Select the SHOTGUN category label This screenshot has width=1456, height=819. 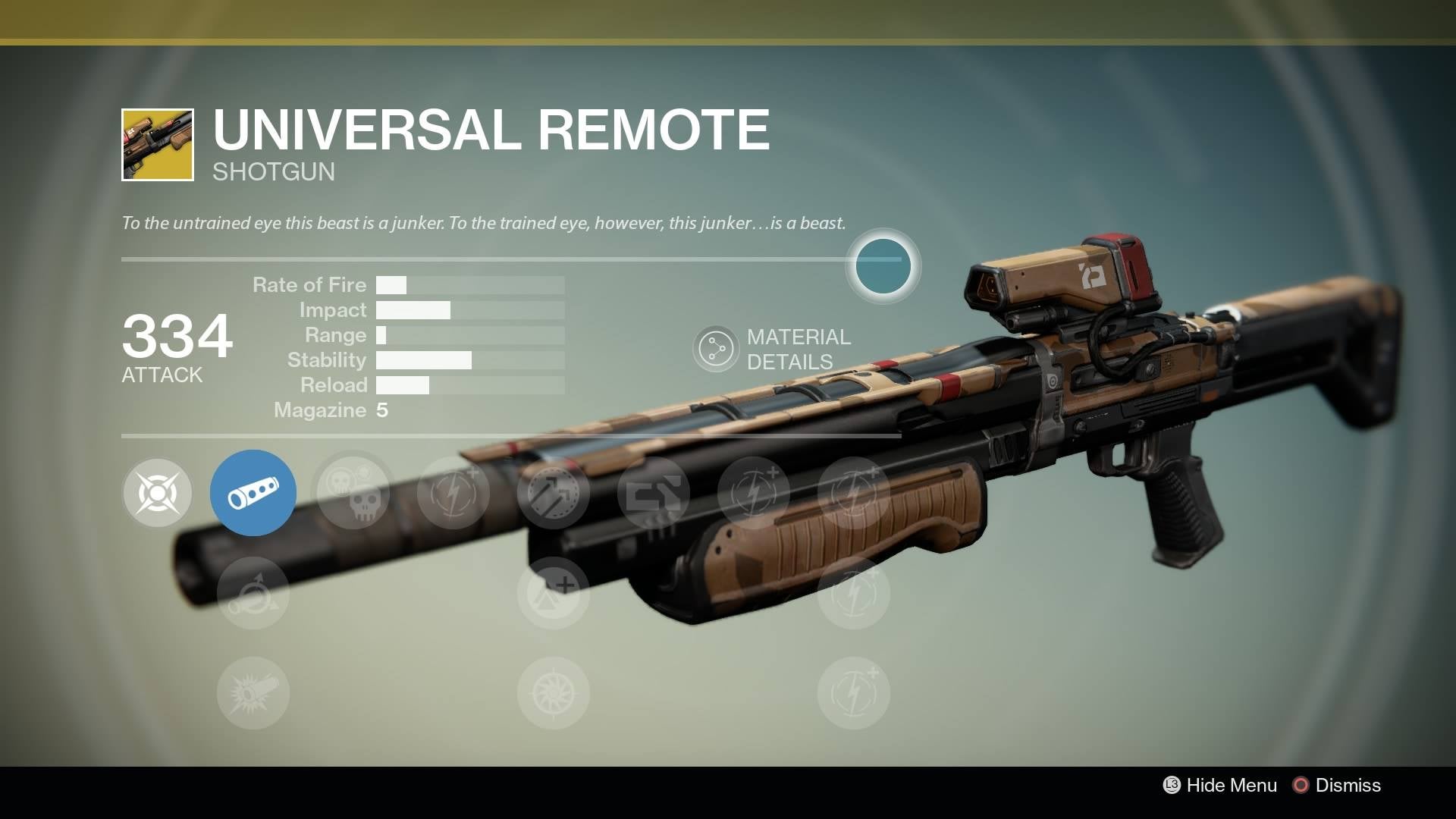(x=271, y=173)
